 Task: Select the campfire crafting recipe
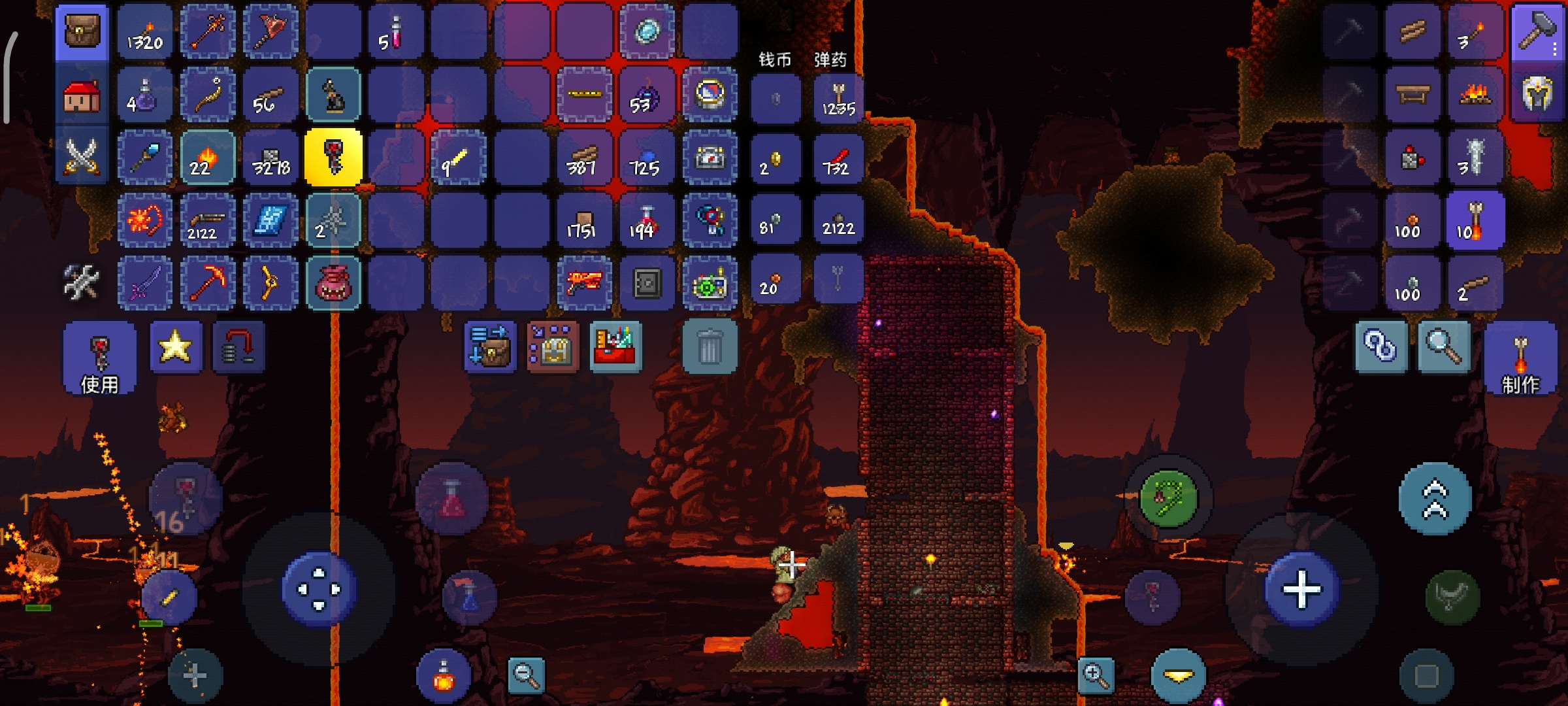(x=1475, y=95)
